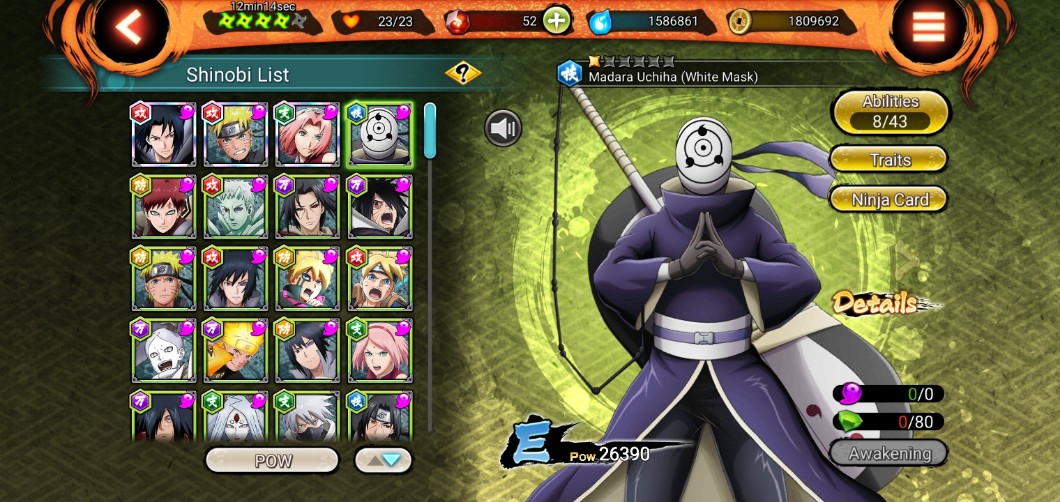View the Ninja Card
Viewport: 1060px width, 502px height.
(889, 200)
